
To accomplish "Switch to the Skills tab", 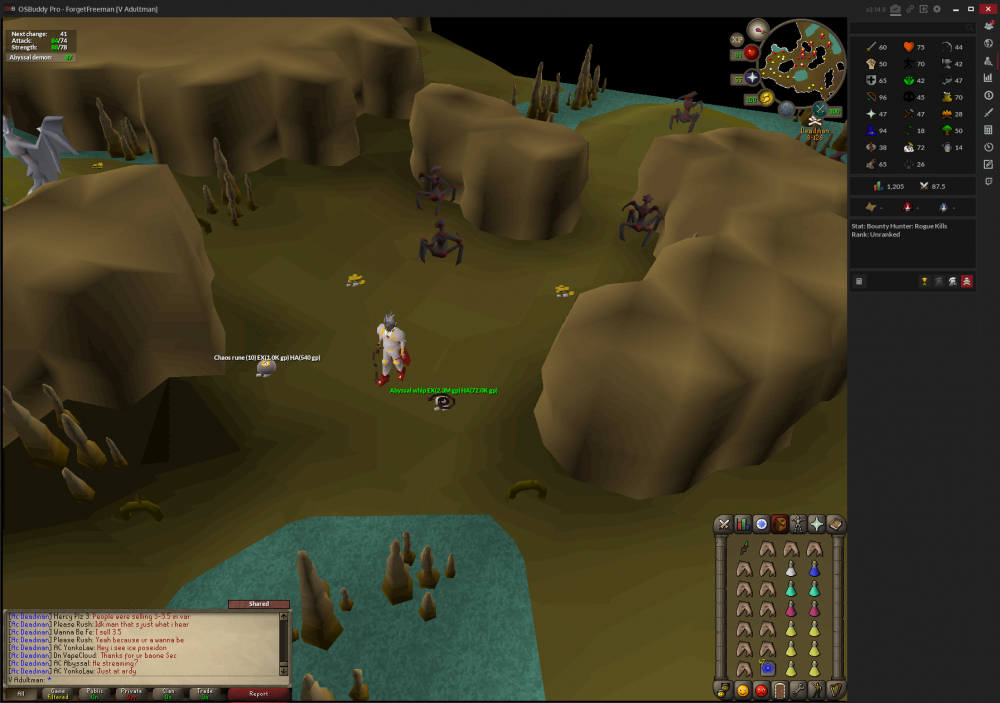I will 743,524.
